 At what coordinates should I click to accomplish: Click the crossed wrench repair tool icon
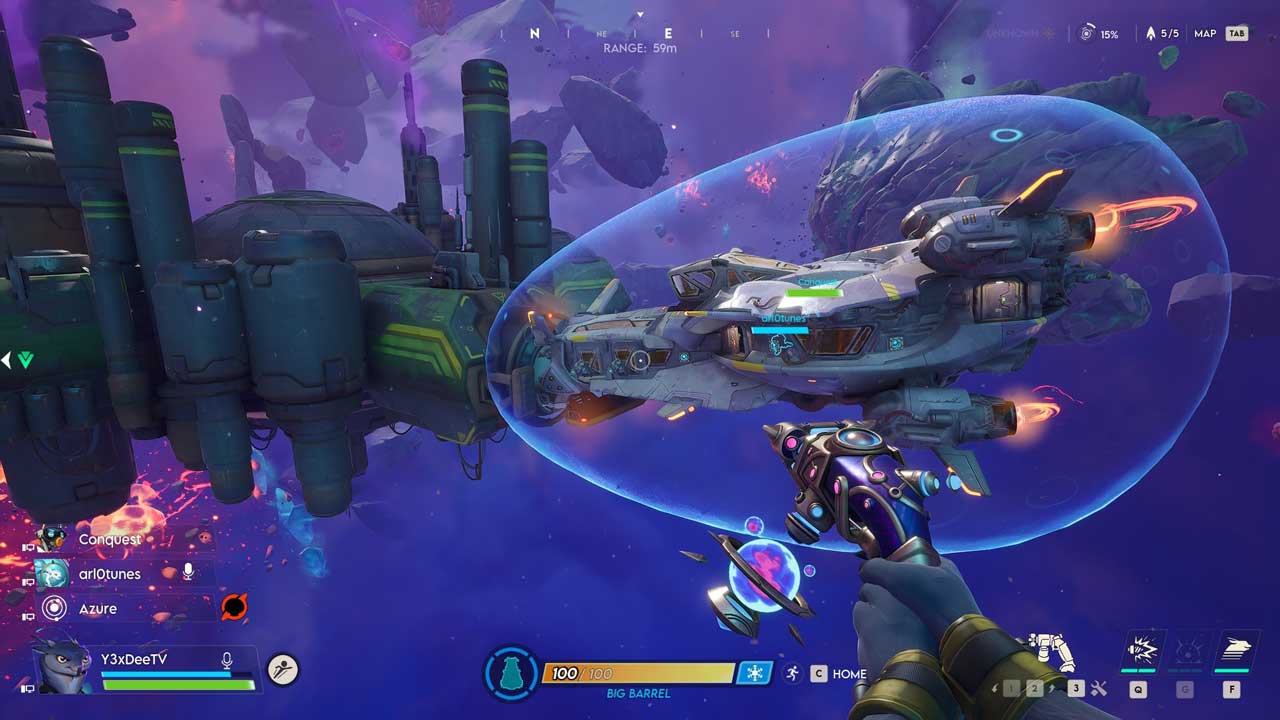click(x=1099, y=688)
